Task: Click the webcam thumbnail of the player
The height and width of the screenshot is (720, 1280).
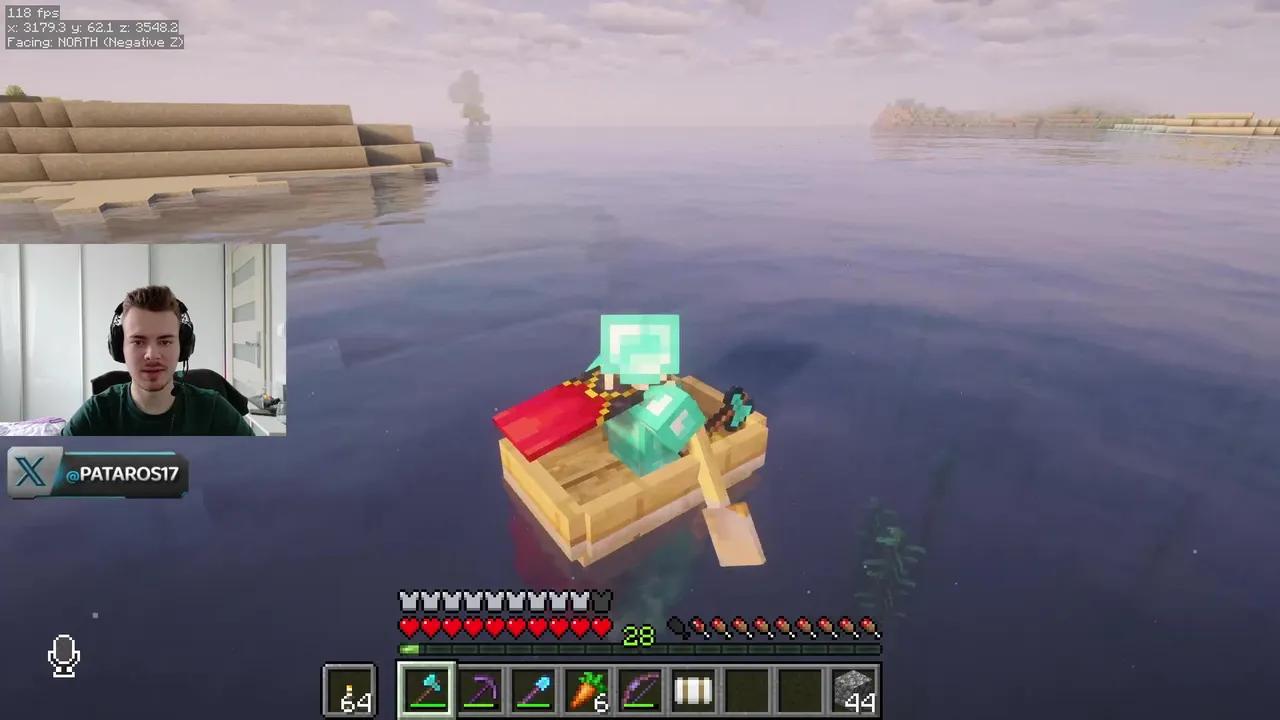Action: click(x=143, y=340)
